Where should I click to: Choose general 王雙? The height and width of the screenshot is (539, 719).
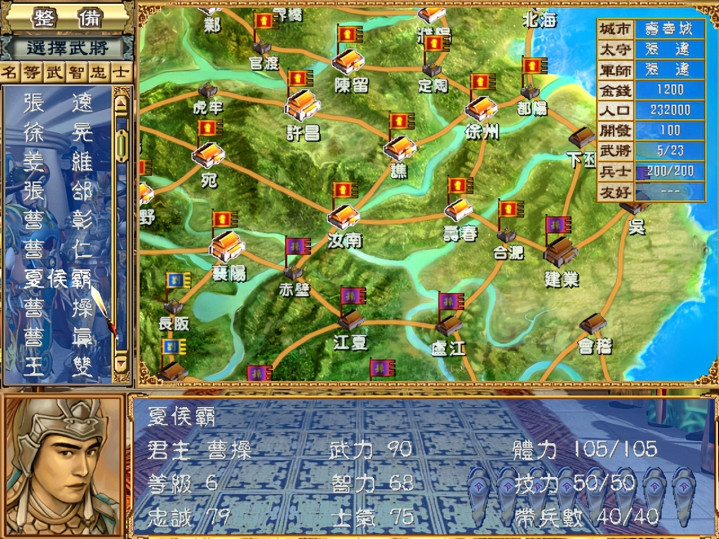[x=56, y=365]
